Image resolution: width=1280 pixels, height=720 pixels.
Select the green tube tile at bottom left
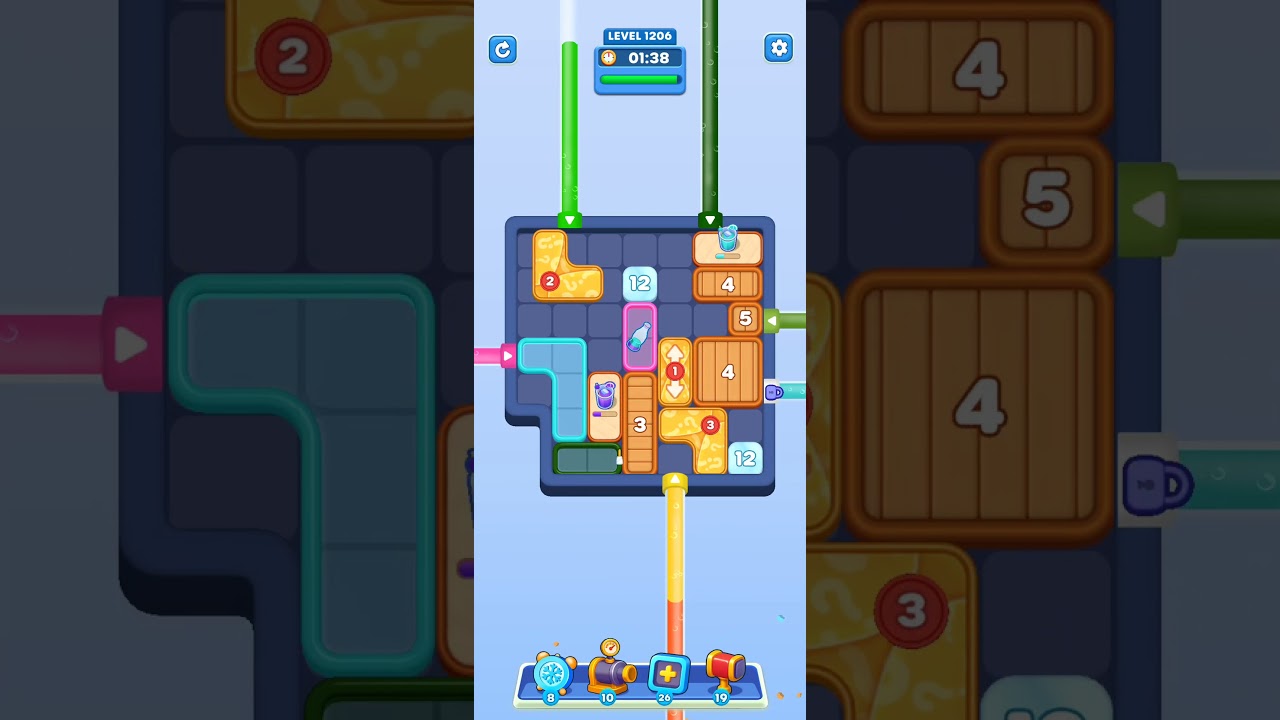585,460
